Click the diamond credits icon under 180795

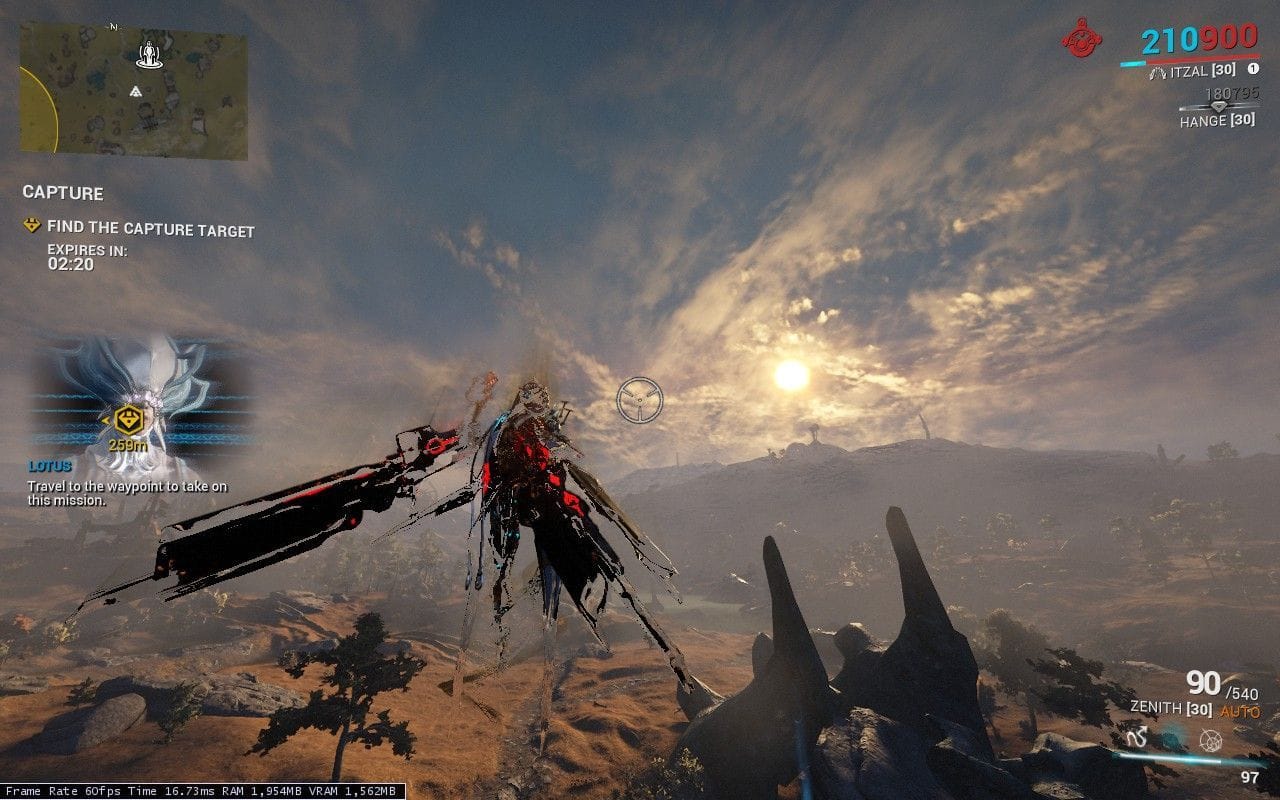tap(1219, 106)
